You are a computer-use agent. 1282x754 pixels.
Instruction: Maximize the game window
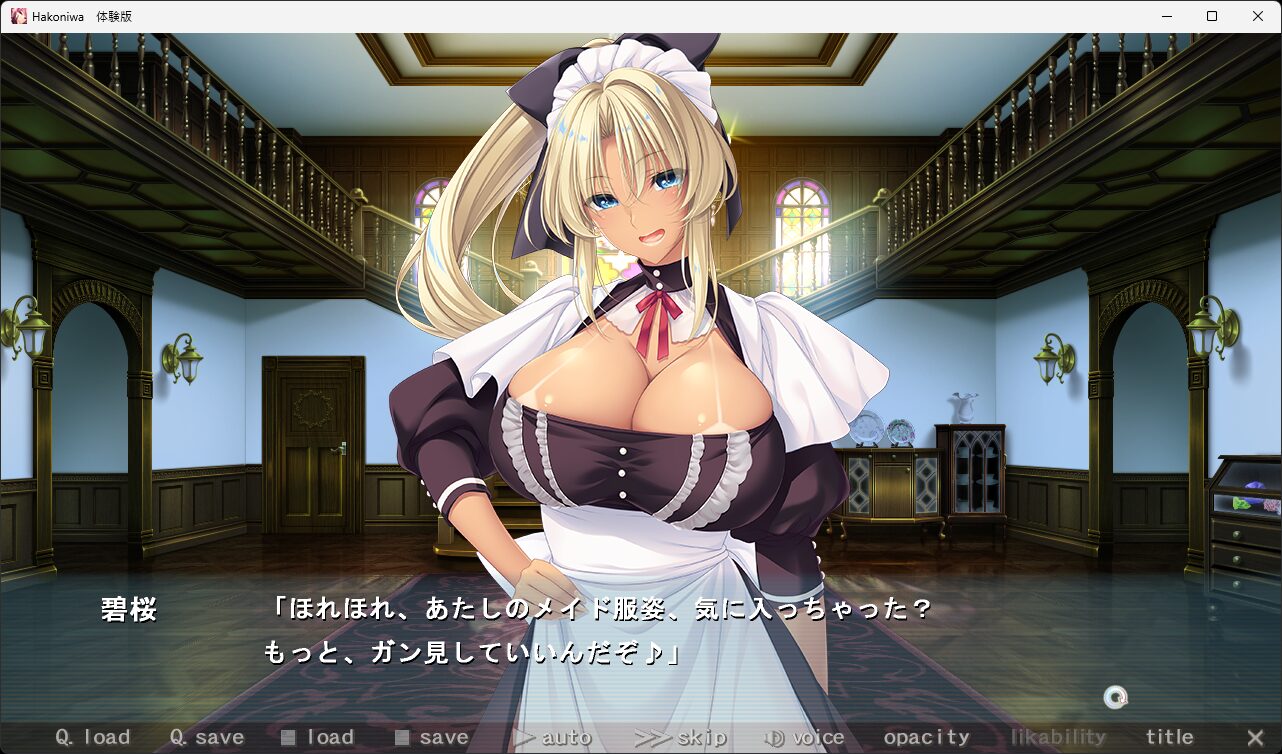click(x=1212, y=16)
